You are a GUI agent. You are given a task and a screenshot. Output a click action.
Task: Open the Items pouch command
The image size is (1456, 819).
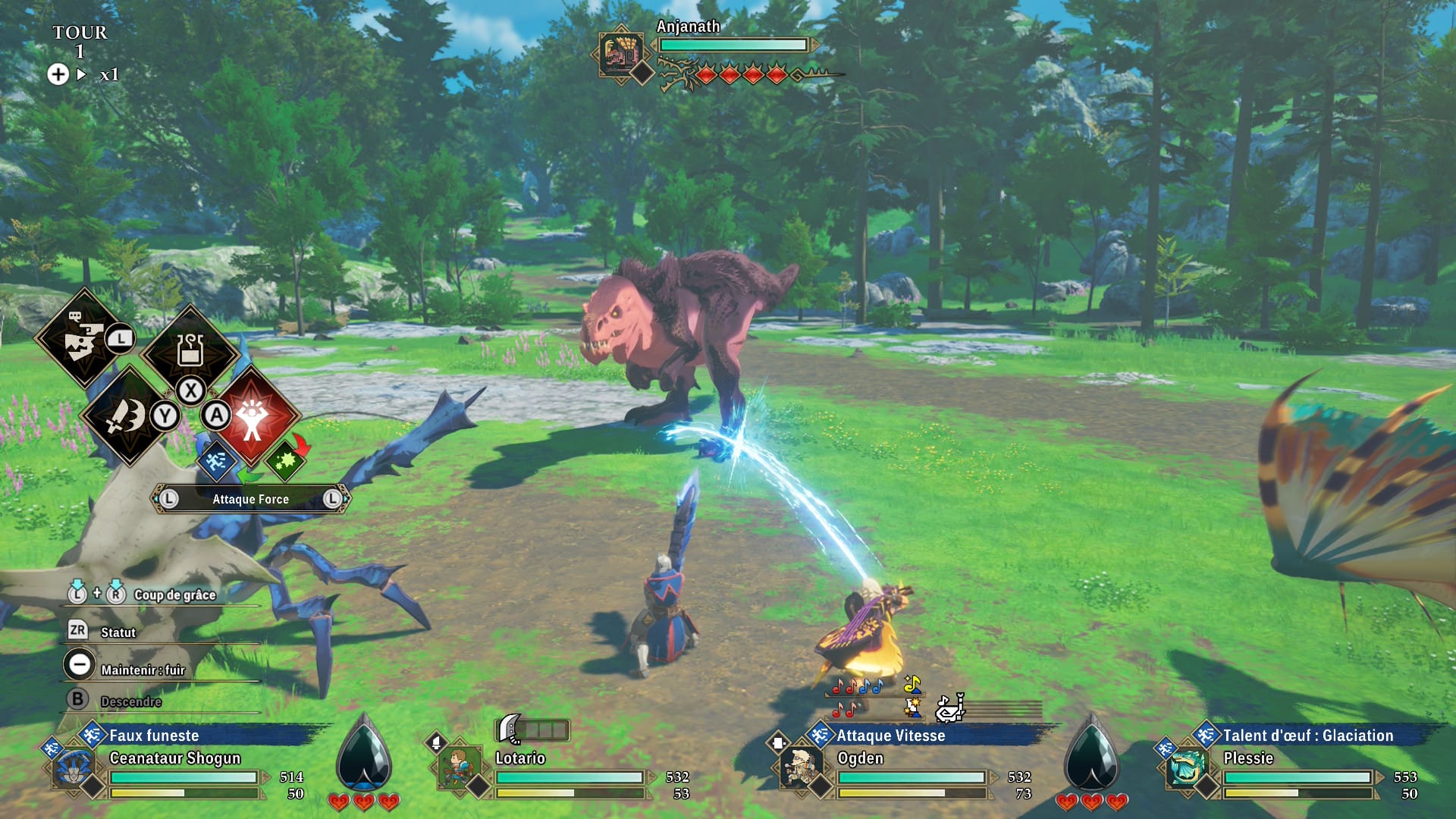click(190, 350)
